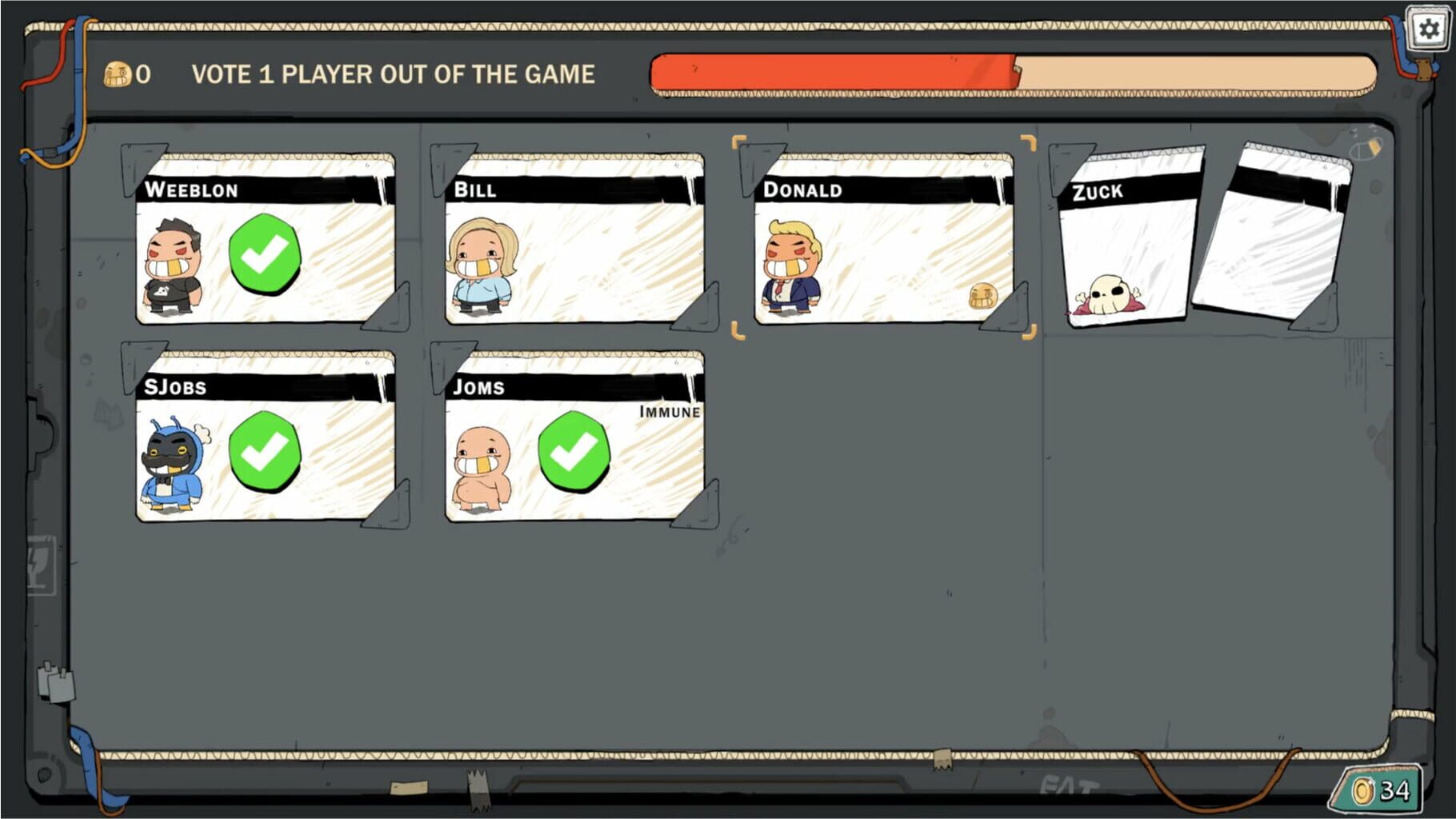
Task: Click the Immune label on Joms's card
Action: [669, 413]
